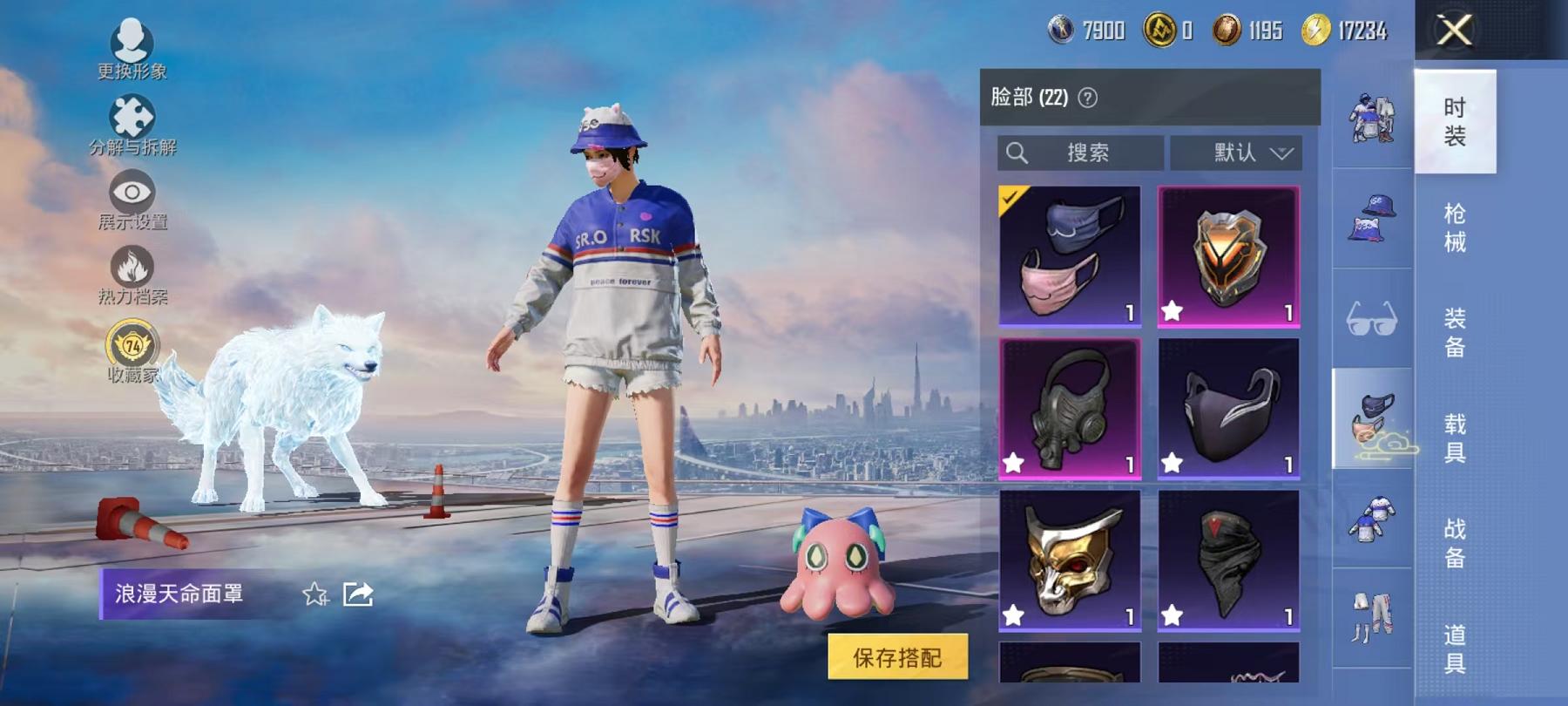Viewport: 1568px width, 706px height.
Task: Select the outfit set category icon
Action: point(1373,118)
